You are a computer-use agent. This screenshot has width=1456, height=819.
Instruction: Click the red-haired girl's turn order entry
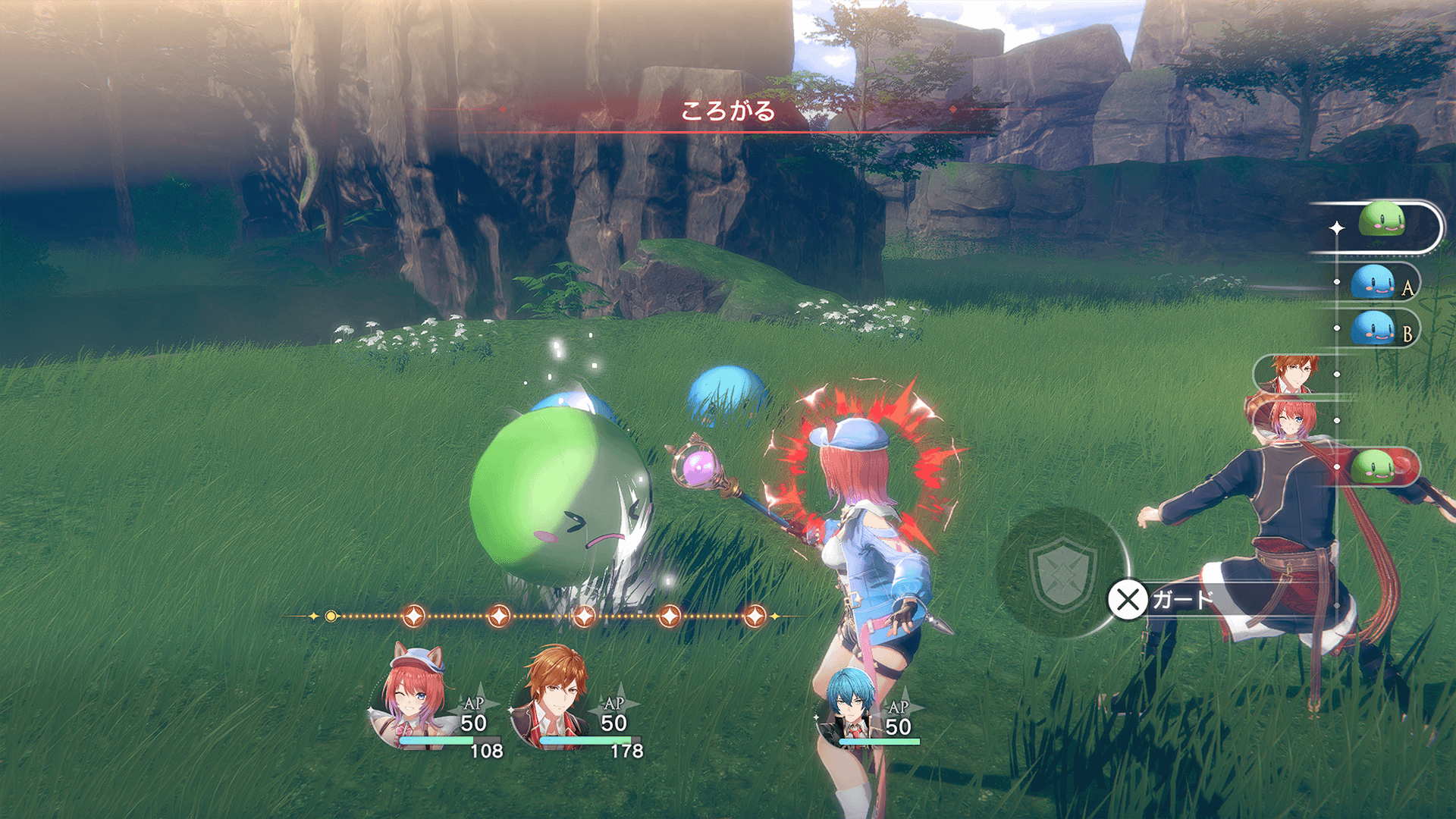coord(1288,421)
